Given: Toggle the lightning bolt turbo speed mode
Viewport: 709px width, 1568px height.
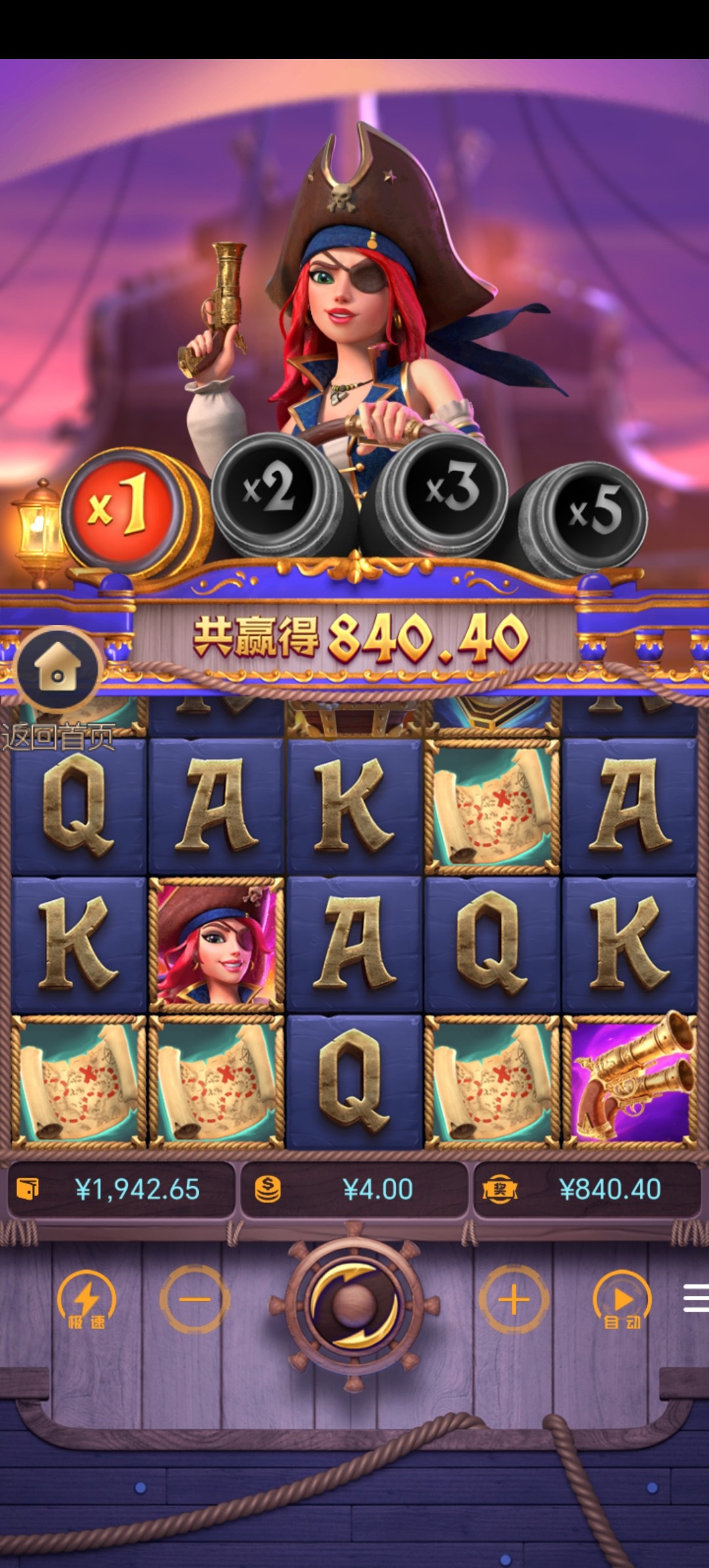Looking at the screenshot, I should (87, 1301).
